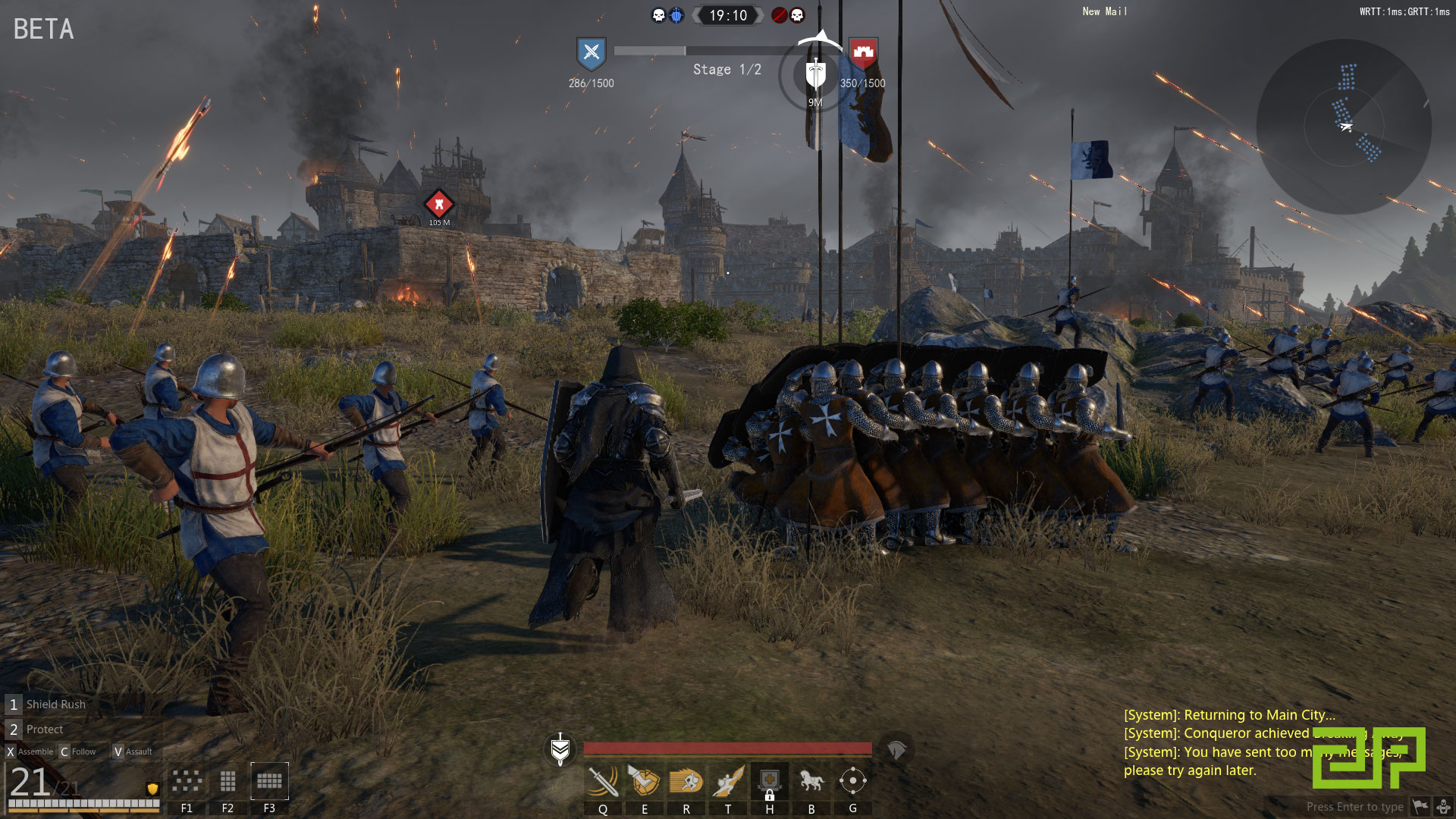This screenshot has height=819, width=1456.
Task: Summon the horse mount
Action: tap(811, 781)
